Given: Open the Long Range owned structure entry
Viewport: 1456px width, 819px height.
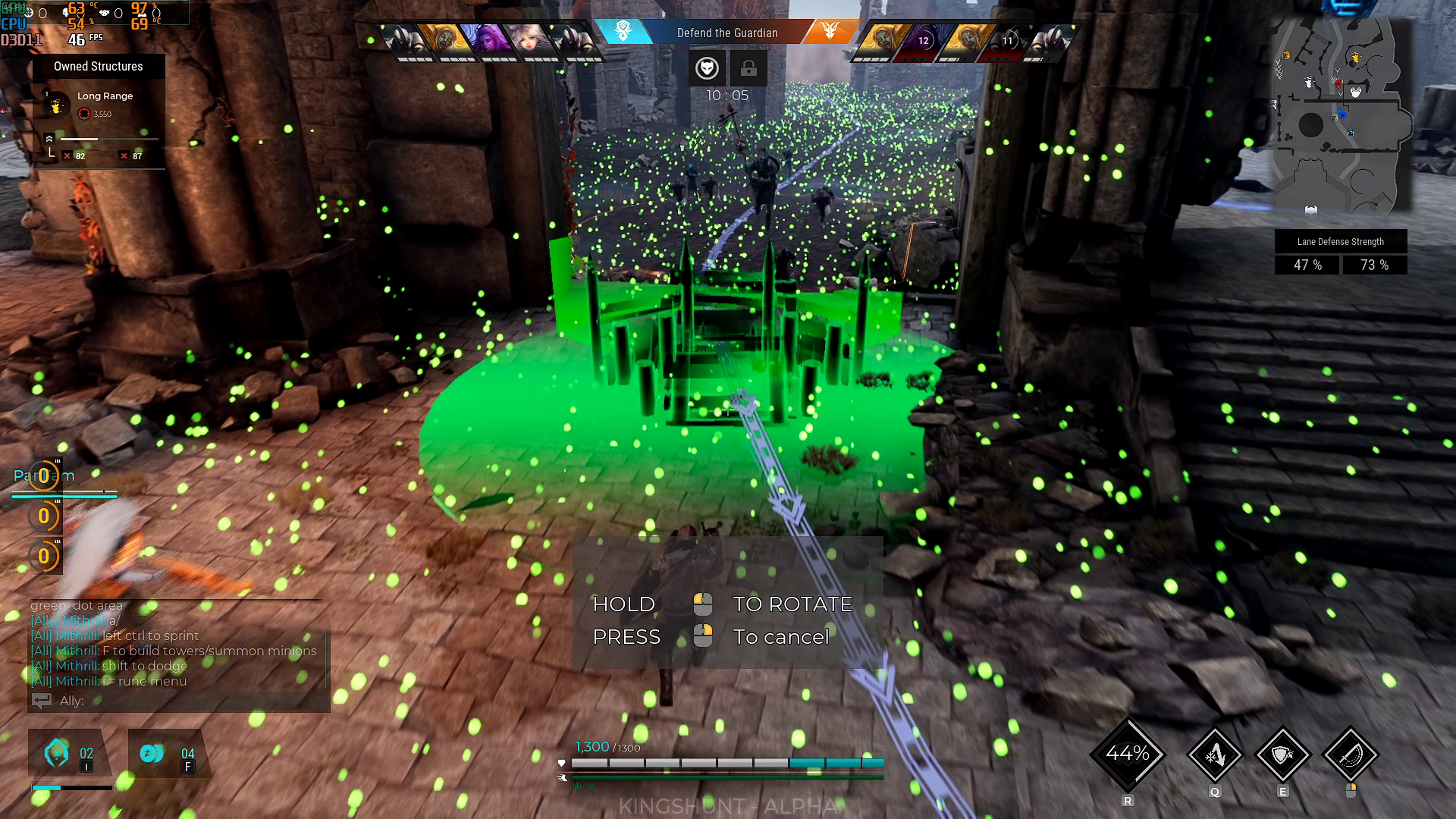Looking at the screenshot, I should point(98,104).
